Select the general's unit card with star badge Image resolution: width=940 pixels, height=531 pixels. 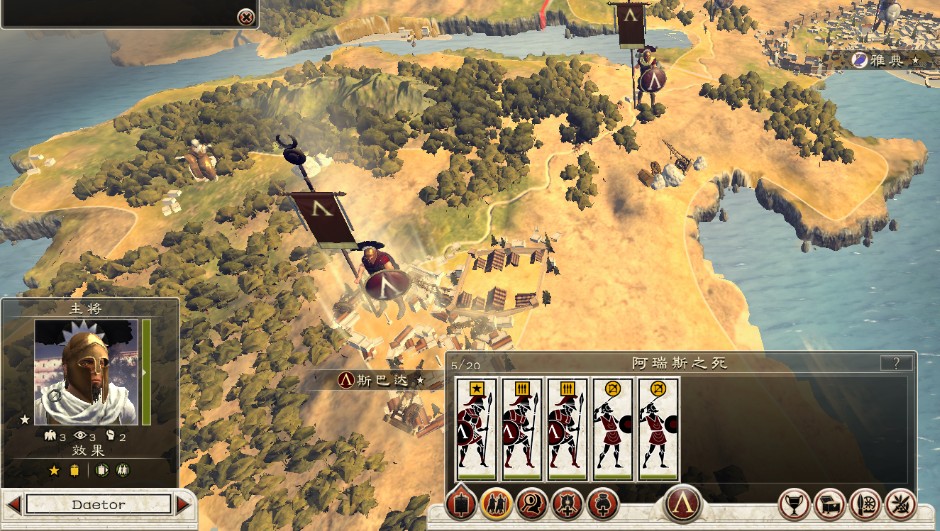(475, 428)
